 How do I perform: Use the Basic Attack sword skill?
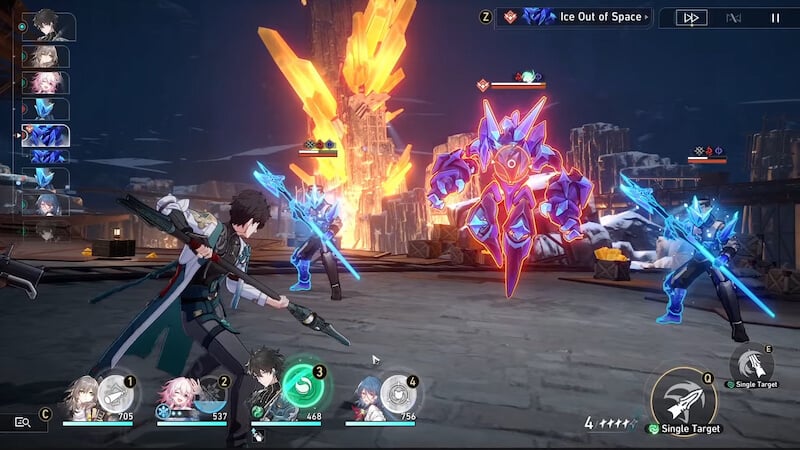683,400
